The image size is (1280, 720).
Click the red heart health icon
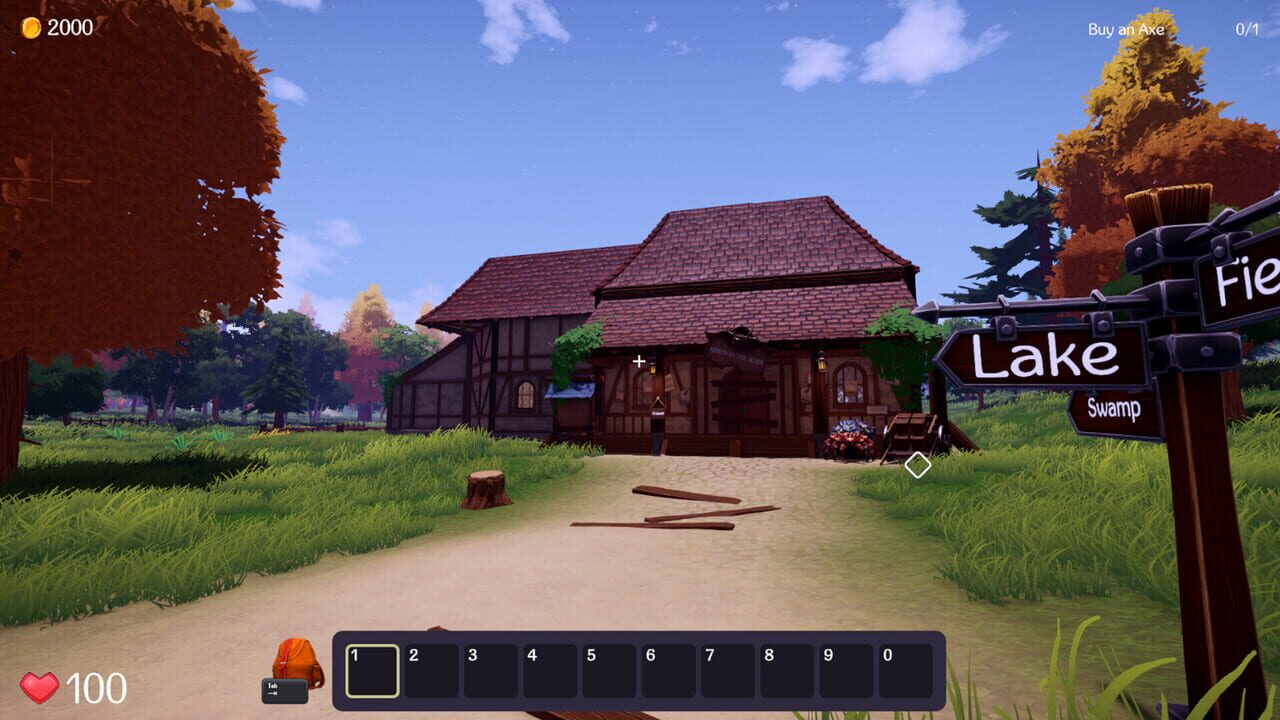pyautogui.click(x=41, y=687)
